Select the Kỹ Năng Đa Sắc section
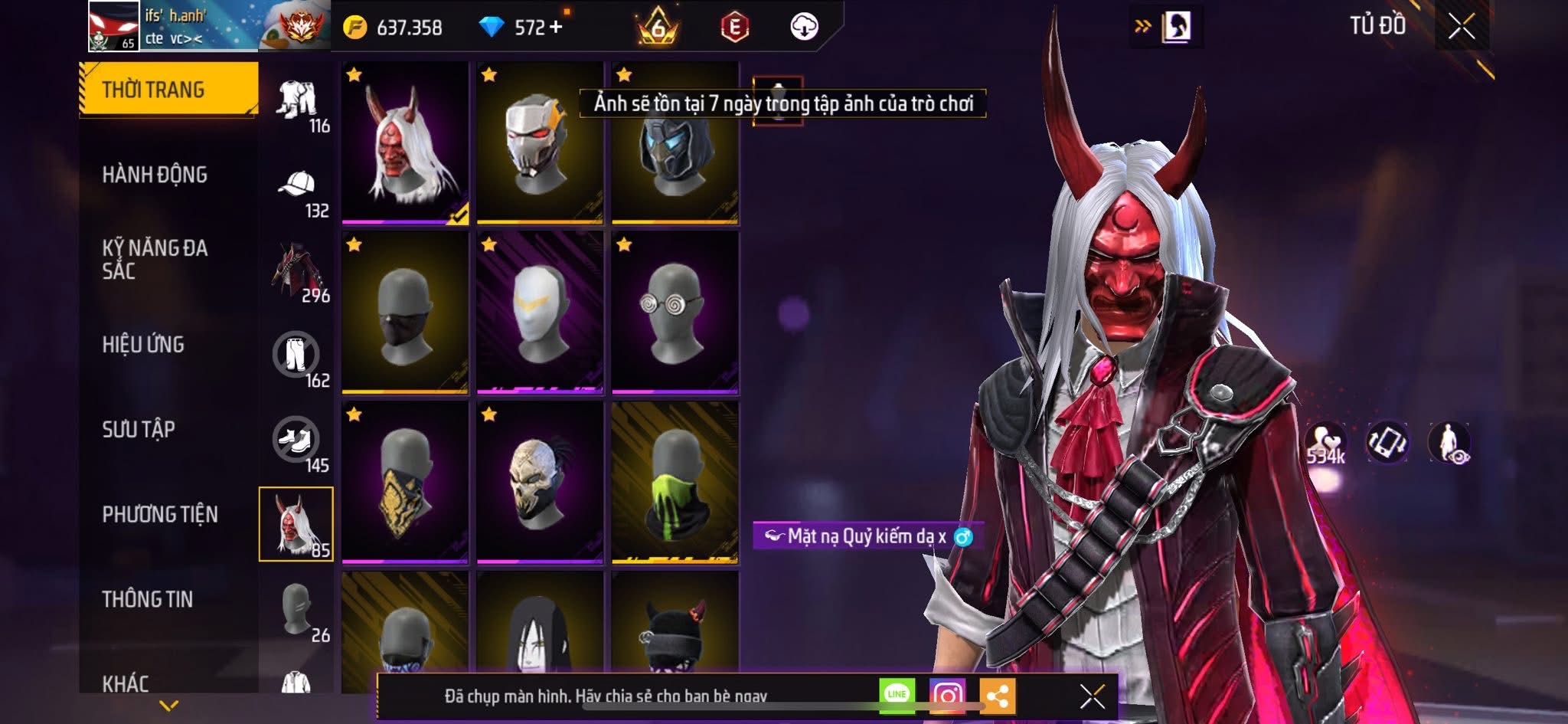 [155, 259]
